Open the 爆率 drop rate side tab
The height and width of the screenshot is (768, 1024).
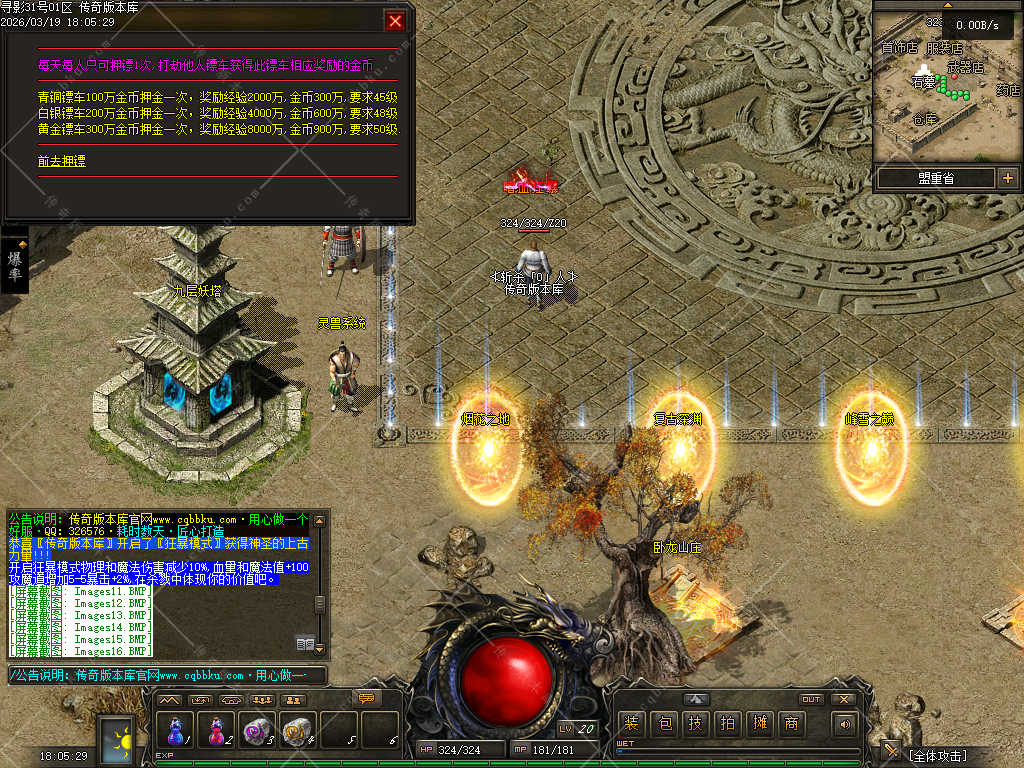[x=15, y=265]
